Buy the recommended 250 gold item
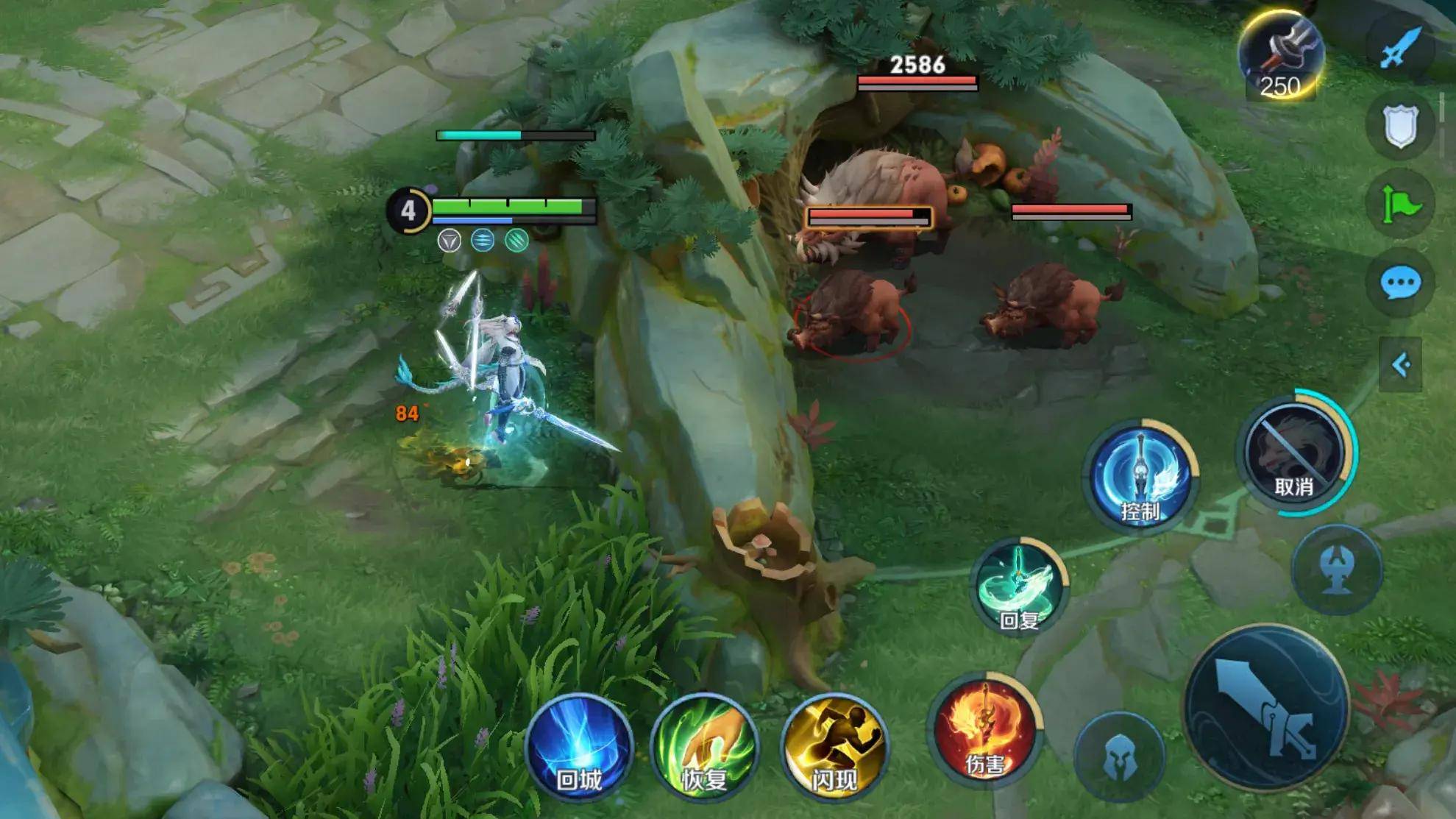This screenshot has height=819, width=1456. pyautogui.click(x=1281, y=55)
